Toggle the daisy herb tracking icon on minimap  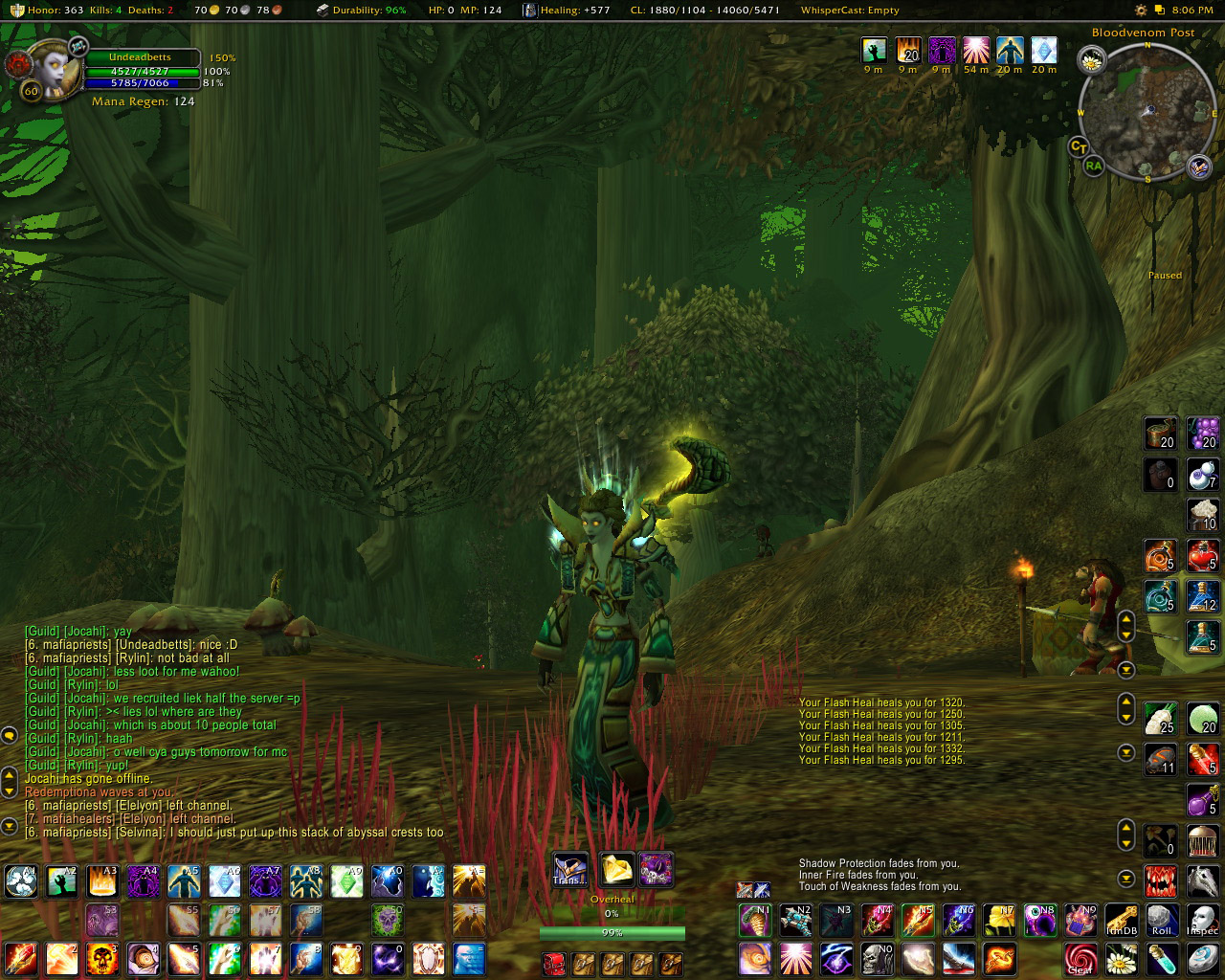pos(1092,61)
